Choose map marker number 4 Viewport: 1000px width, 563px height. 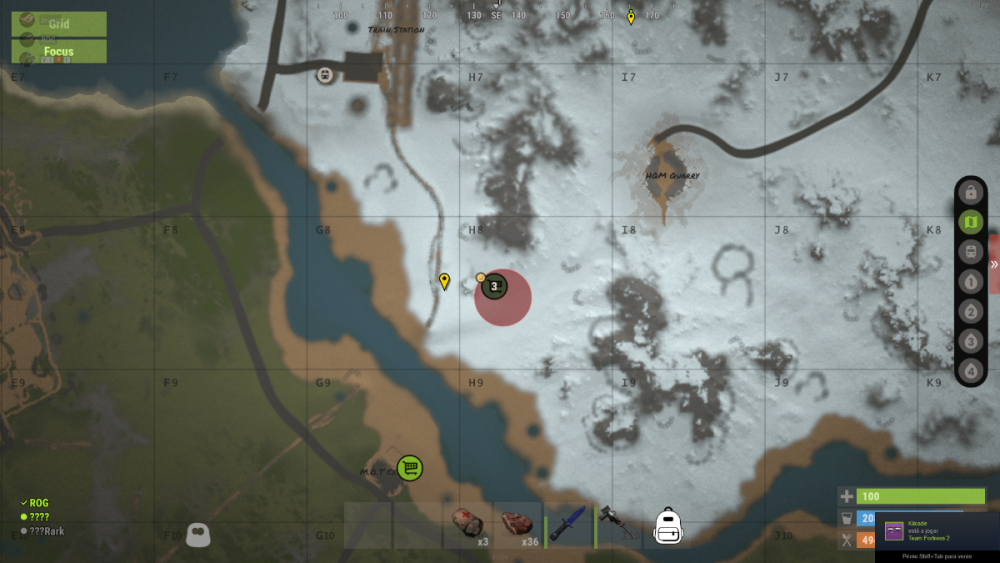[970, 371]
